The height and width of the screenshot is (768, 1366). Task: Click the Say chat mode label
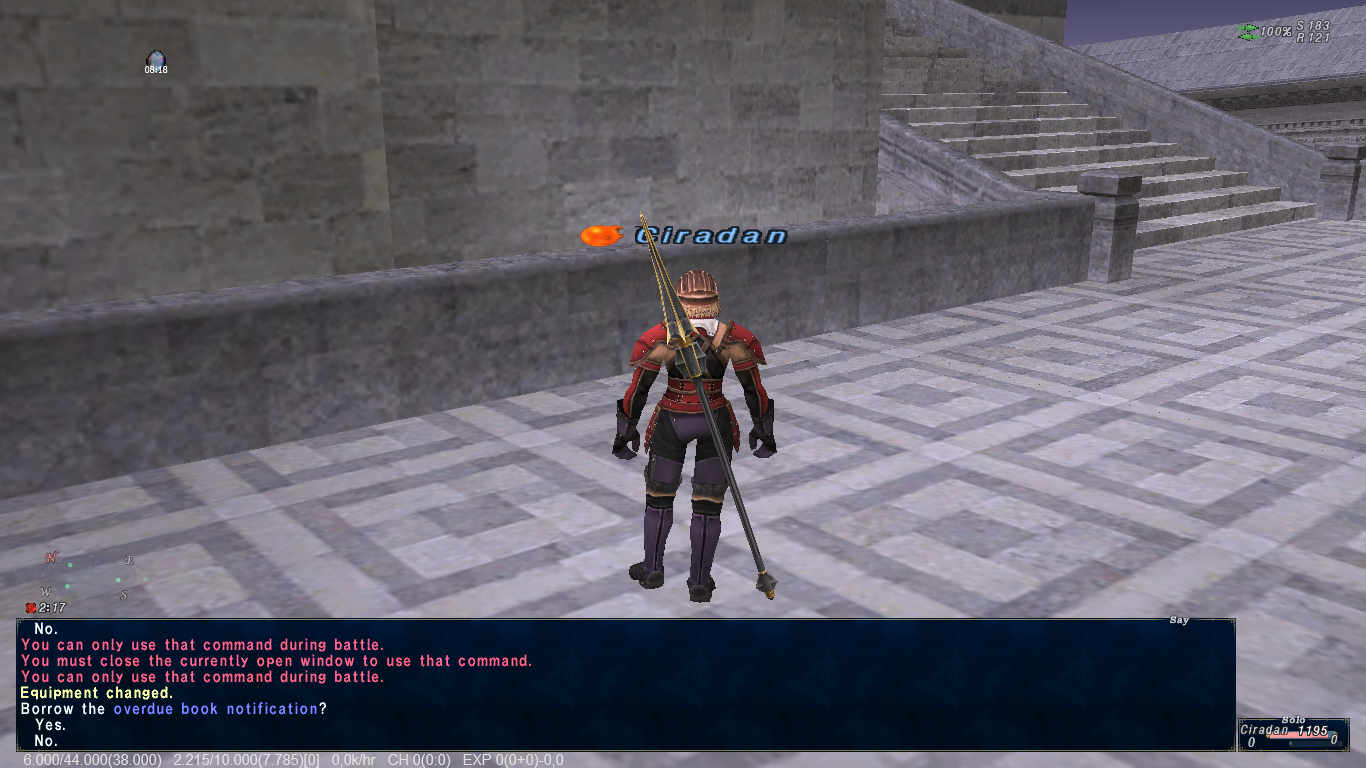pos(1179,621)
